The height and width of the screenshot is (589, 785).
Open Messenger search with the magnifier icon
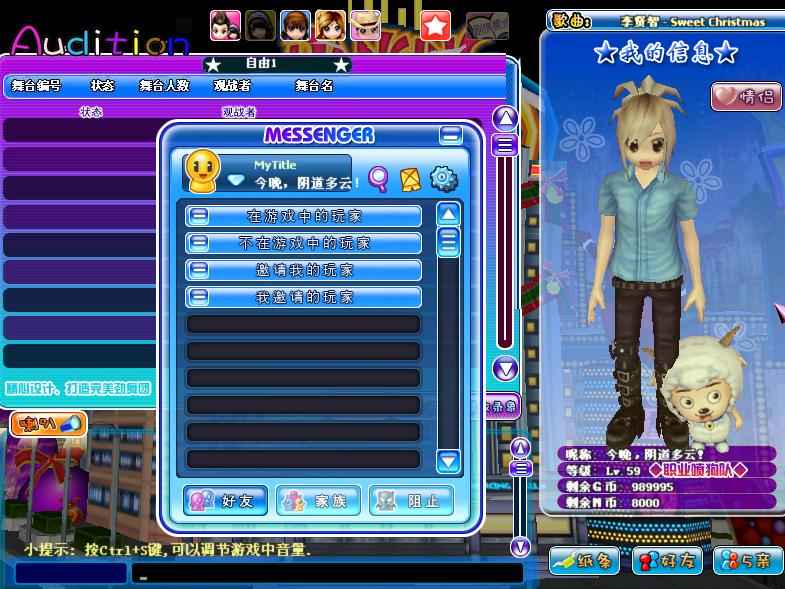coord(378,179)
